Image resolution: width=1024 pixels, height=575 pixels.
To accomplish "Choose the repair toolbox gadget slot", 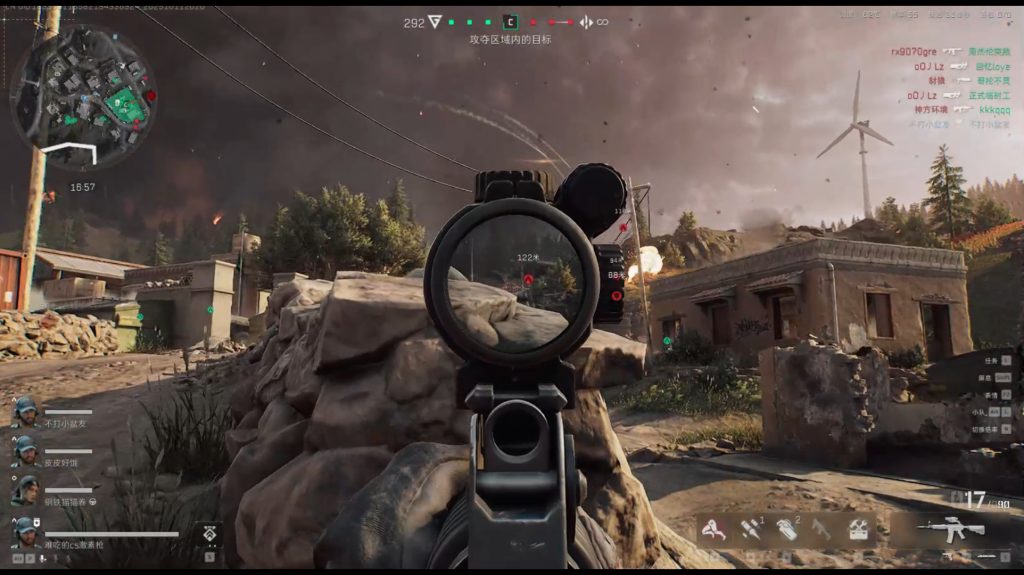I will tap(857, 529).
